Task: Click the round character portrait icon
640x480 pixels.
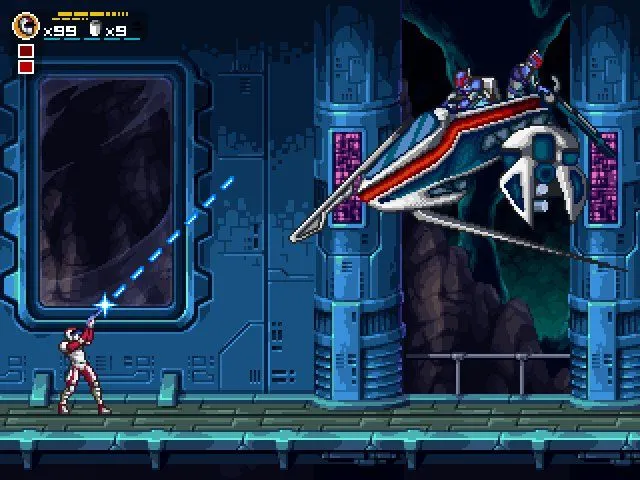Action: 27,26
